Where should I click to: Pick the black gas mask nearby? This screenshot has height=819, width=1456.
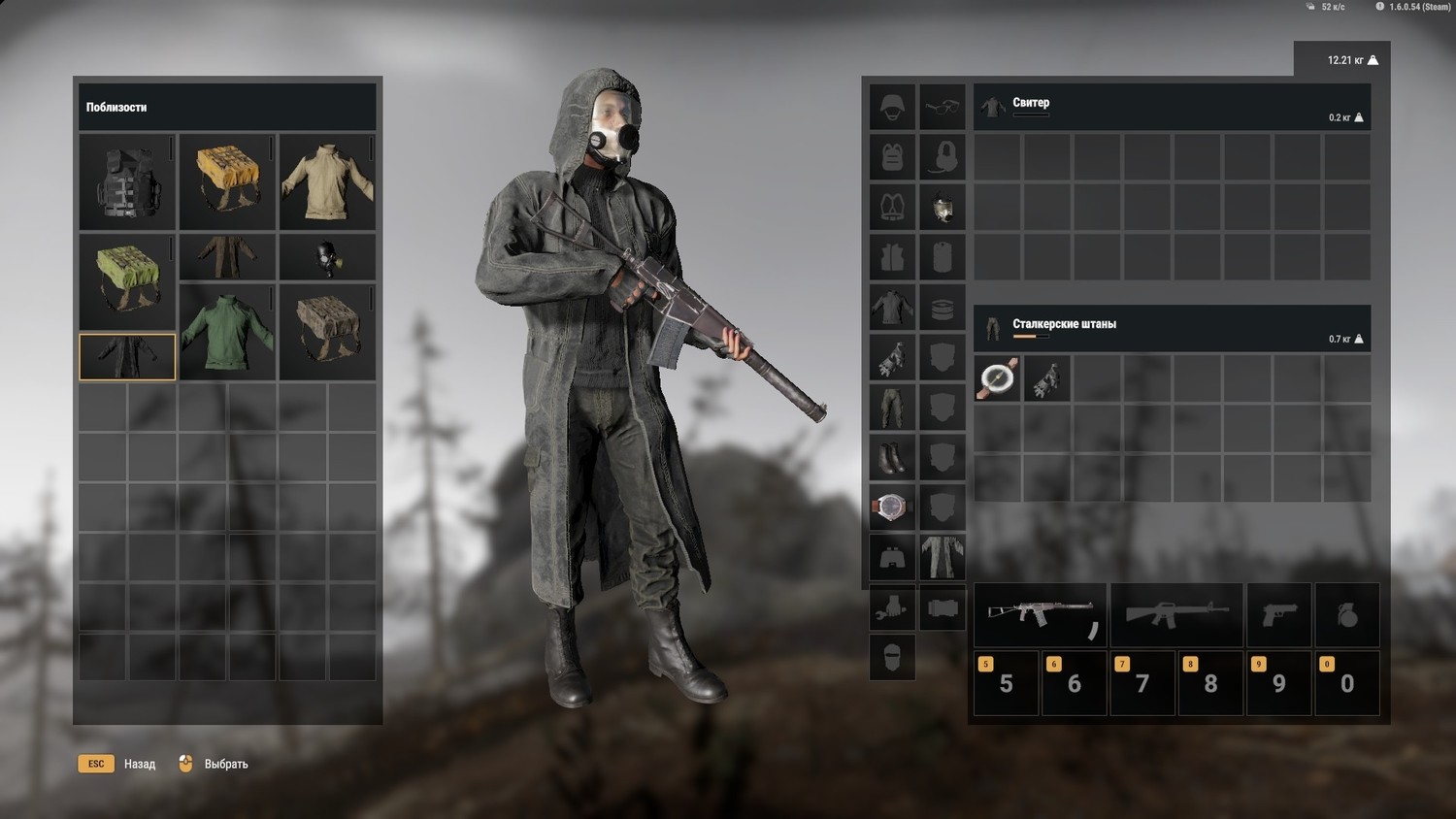point(327,257)
